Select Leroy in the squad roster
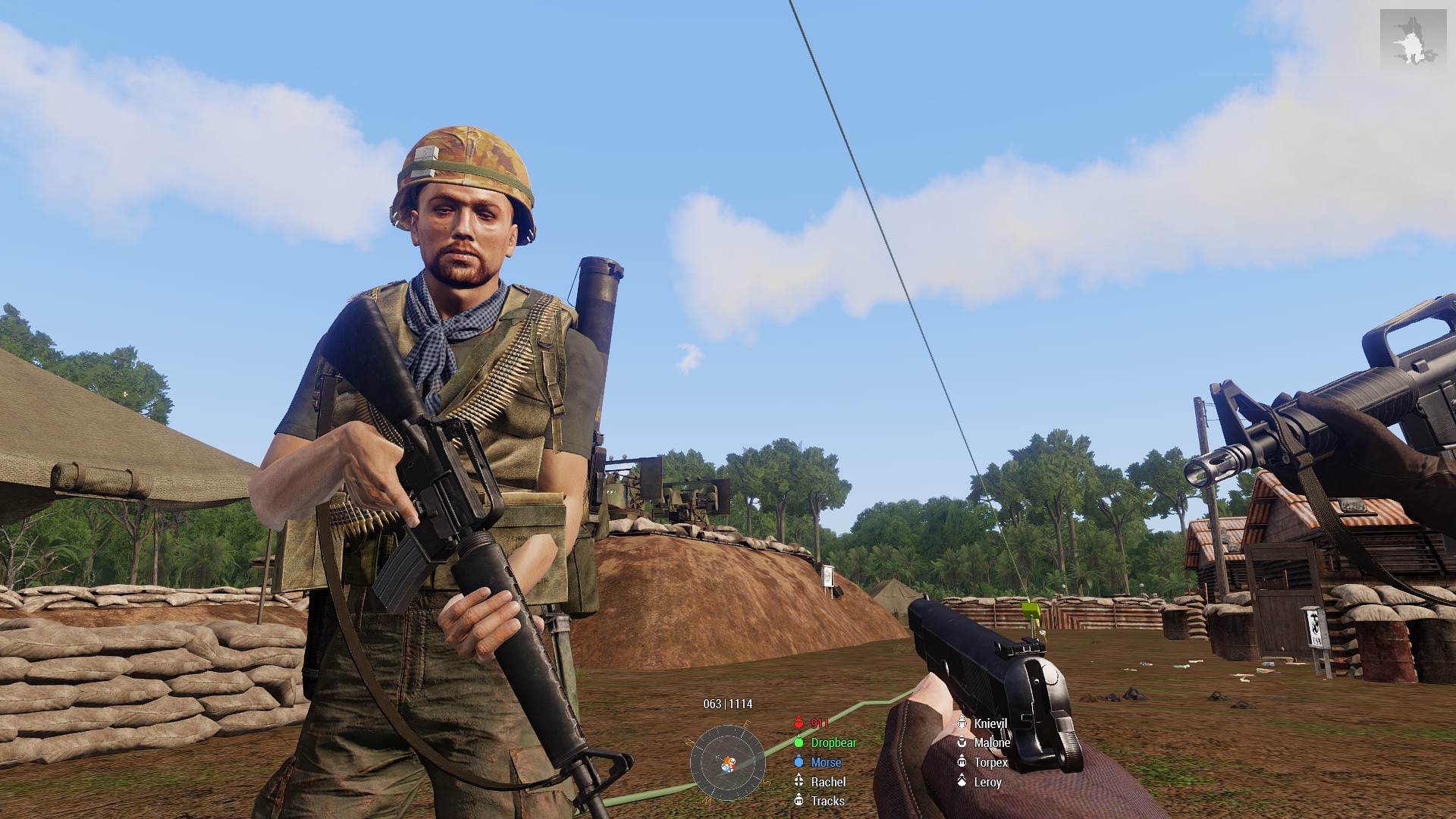Image resolution: width=1456 pixels, height=819 pixels. (987, 782)
